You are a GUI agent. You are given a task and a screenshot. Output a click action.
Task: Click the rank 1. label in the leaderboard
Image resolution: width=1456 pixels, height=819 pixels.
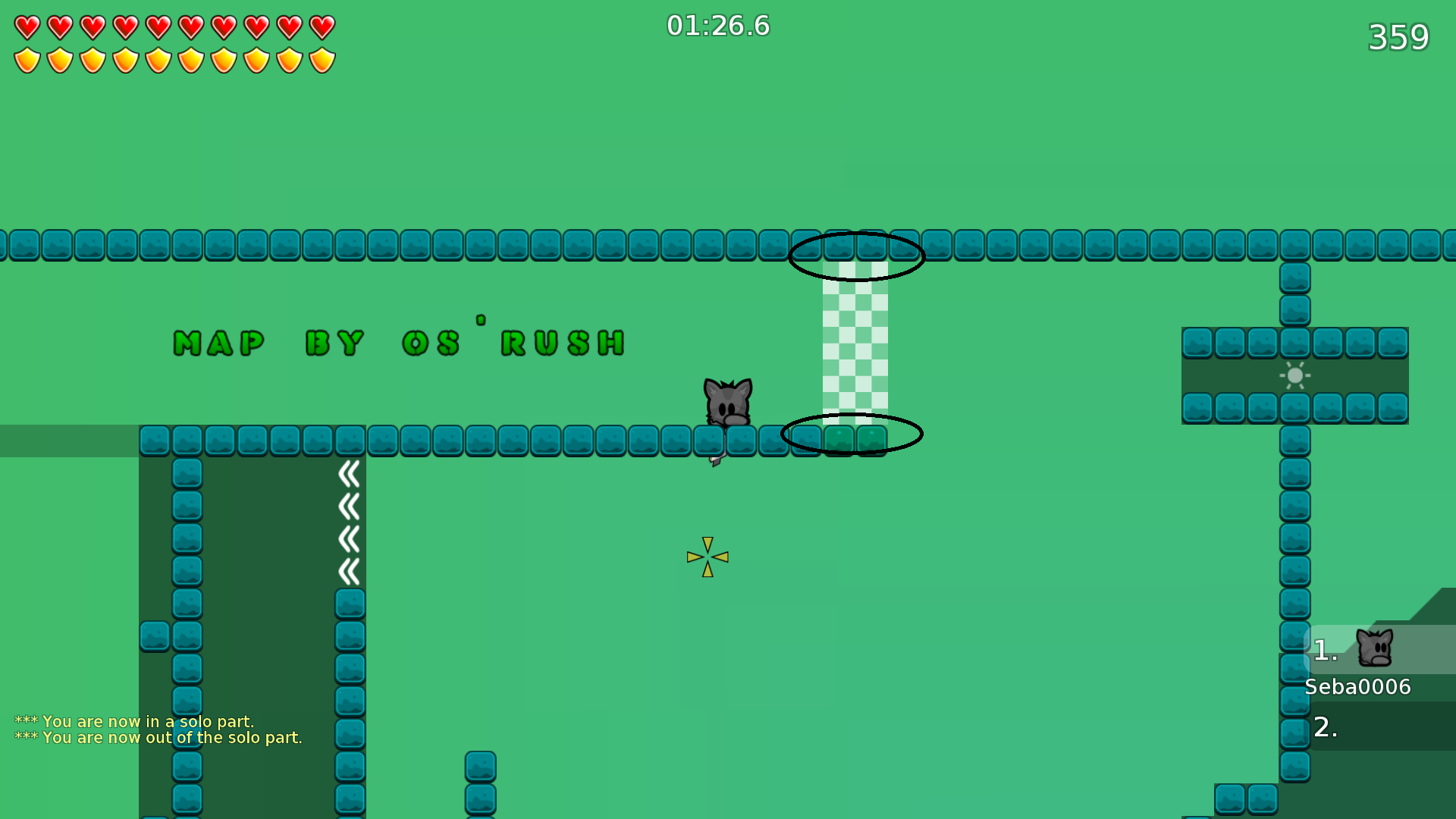(x=1326, y=648)
